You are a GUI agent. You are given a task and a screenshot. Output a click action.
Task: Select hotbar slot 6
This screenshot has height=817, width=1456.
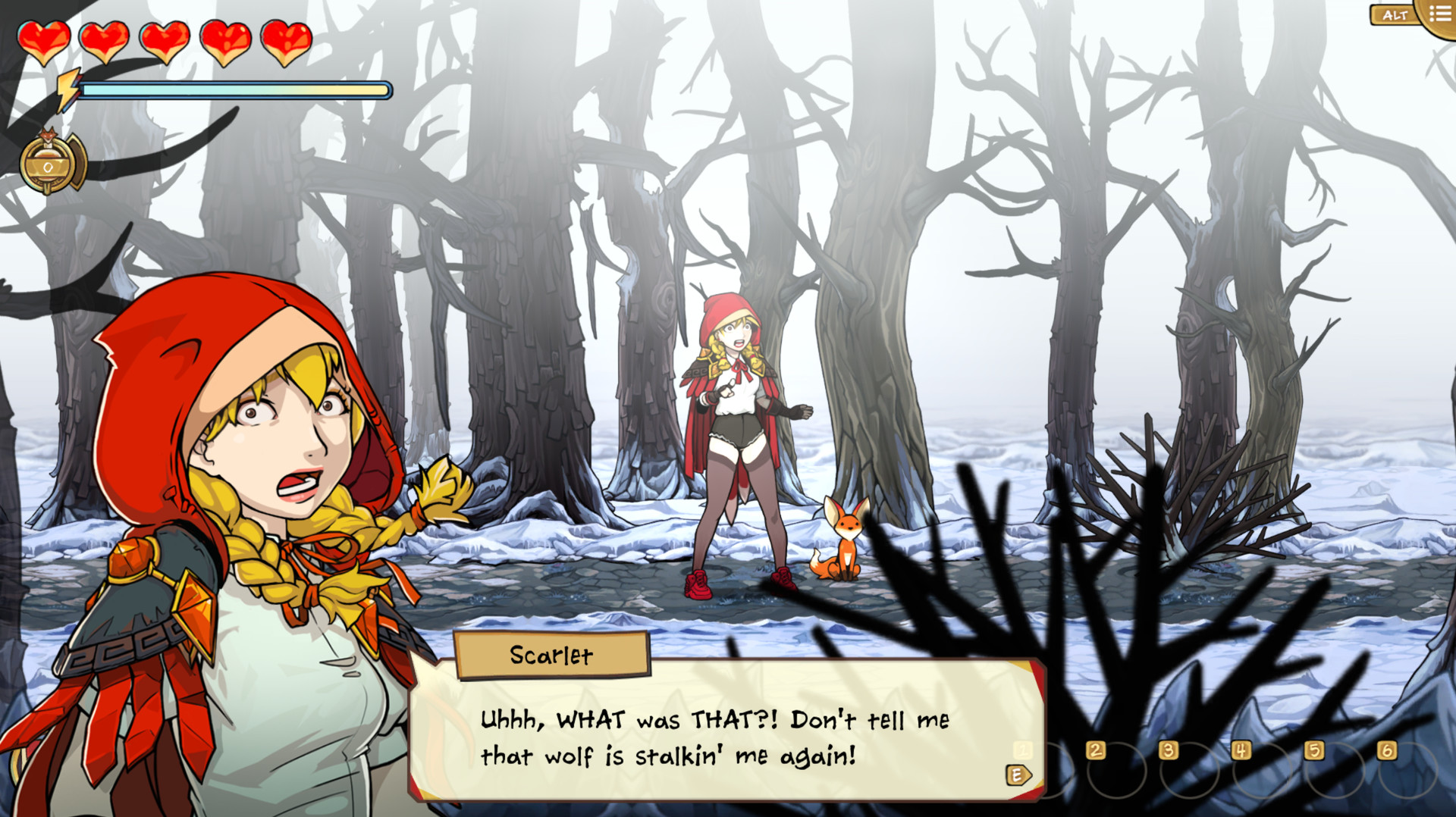[x=1388, y=752]
